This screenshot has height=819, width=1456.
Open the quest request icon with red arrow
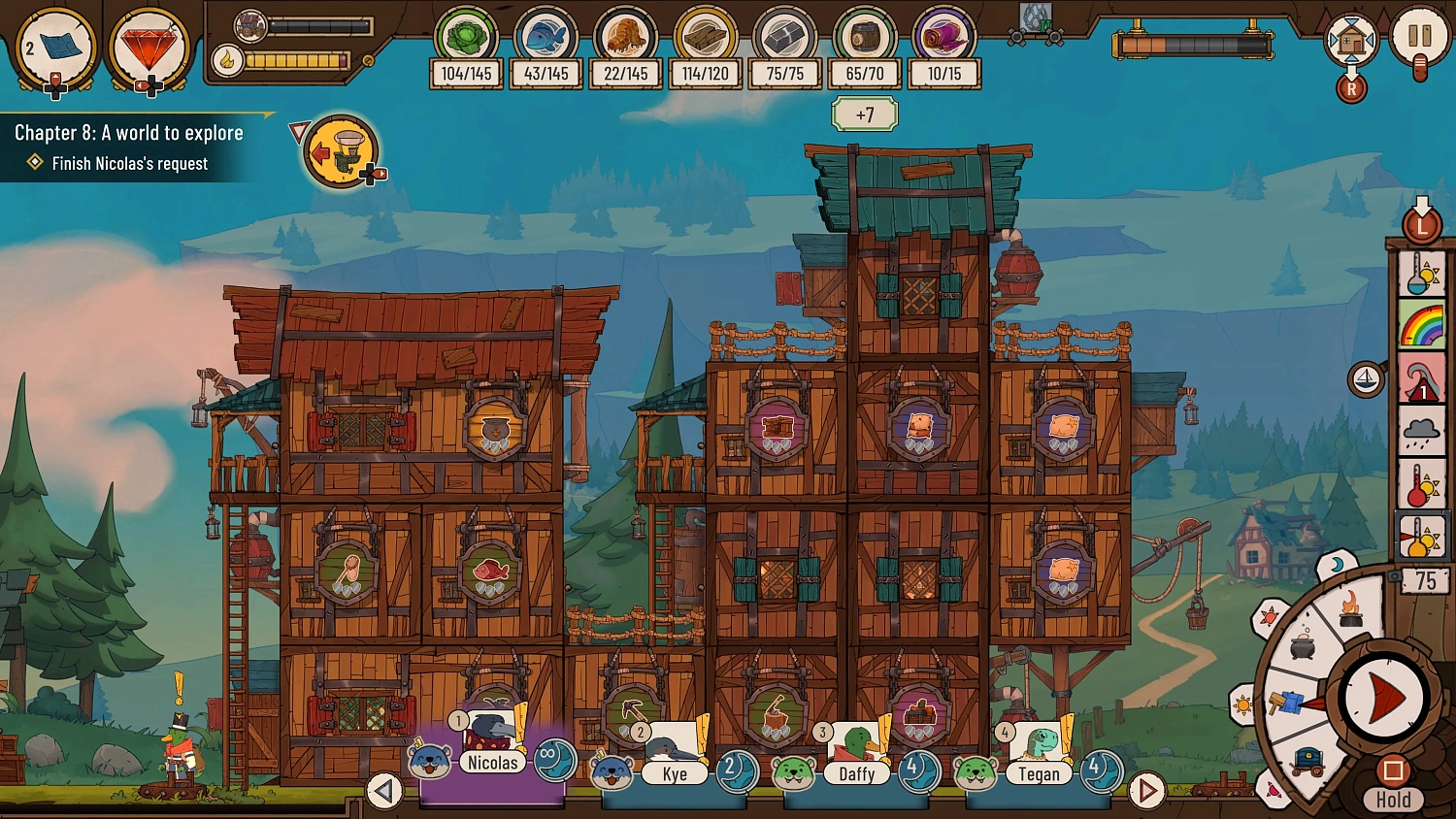(341, 150)
